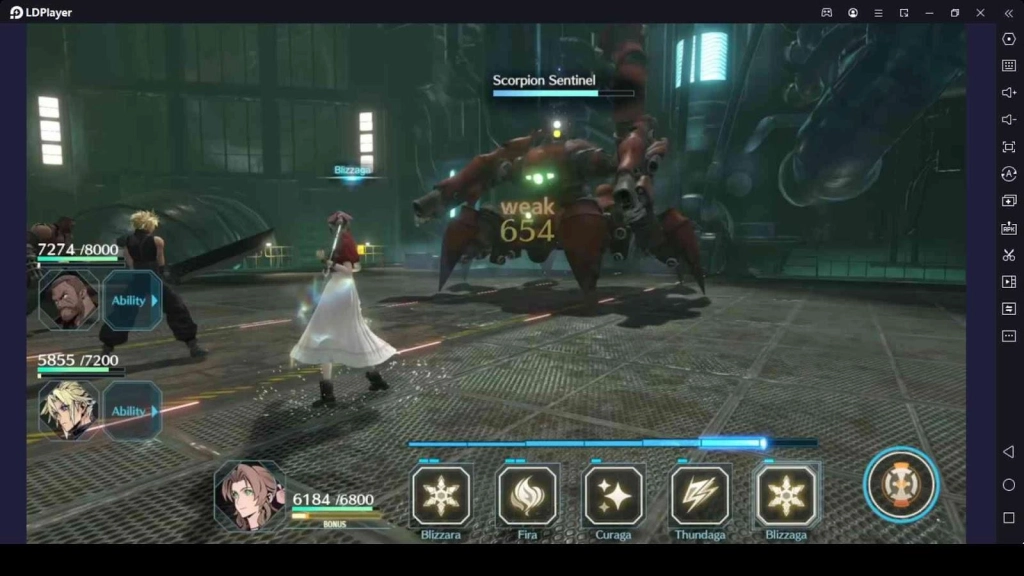The height and width of the screenshot is (576, 1024).
Task: Close the LDPlayer window
Action: click(x=981, y=13)
